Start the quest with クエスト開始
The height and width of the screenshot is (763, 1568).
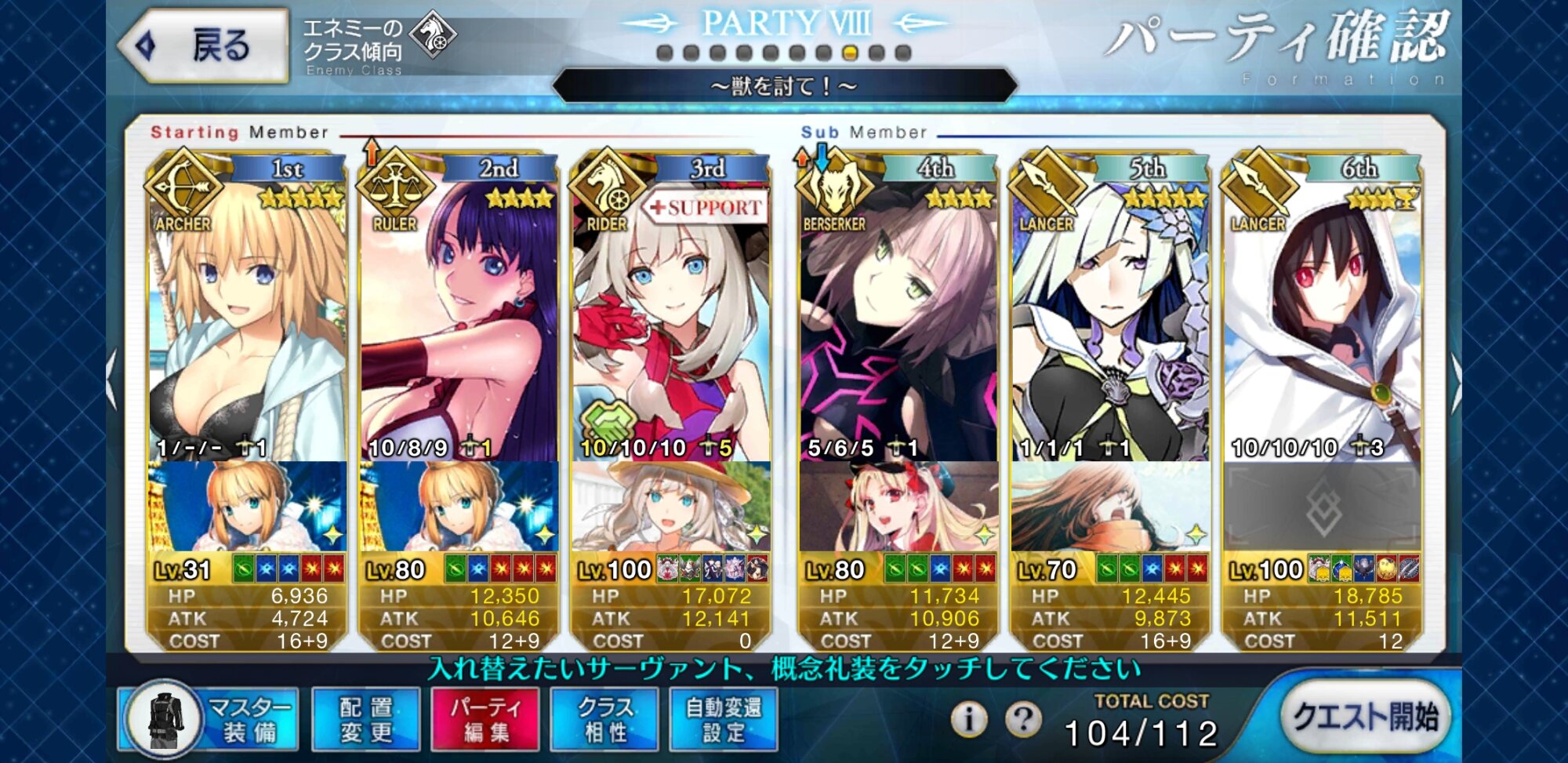tap(1365, 717)
